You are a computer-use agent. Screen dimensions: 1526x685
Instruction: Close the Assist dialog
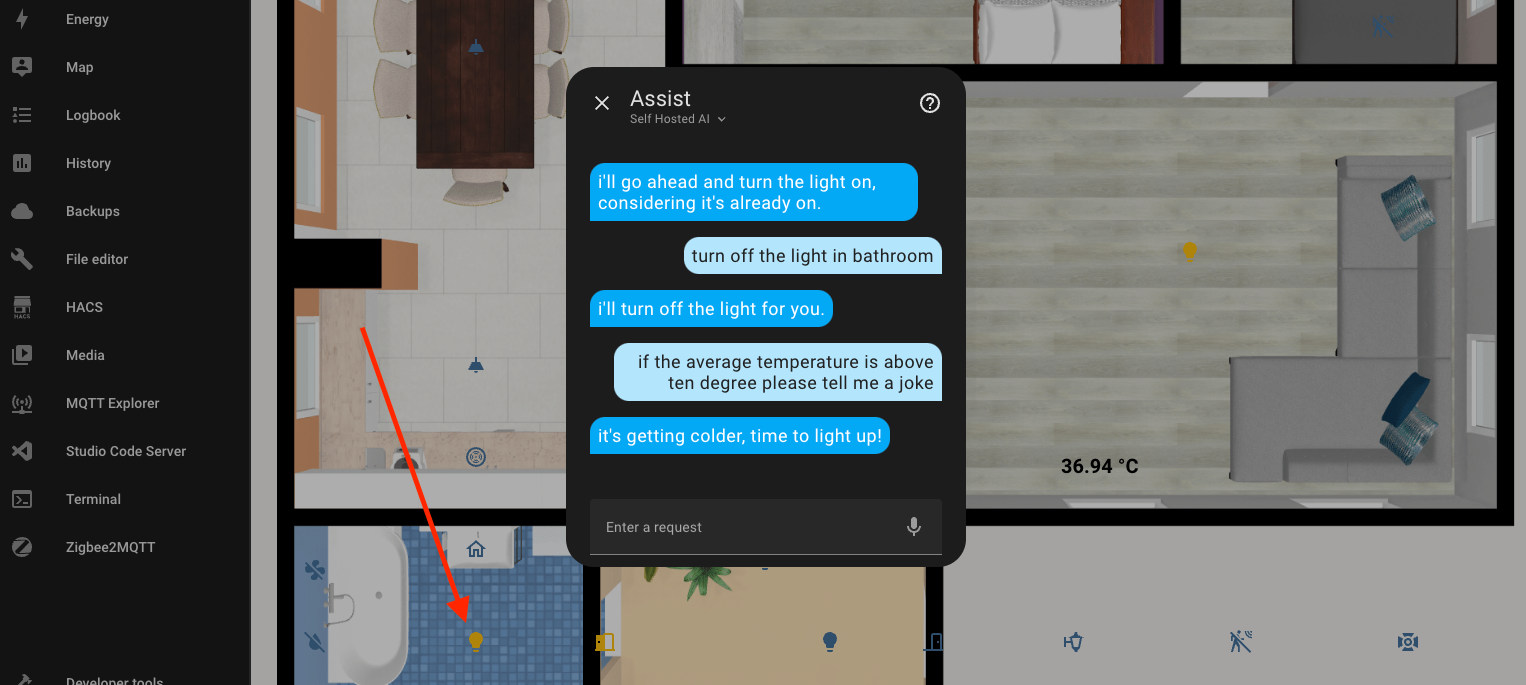[x=602, y=103]
